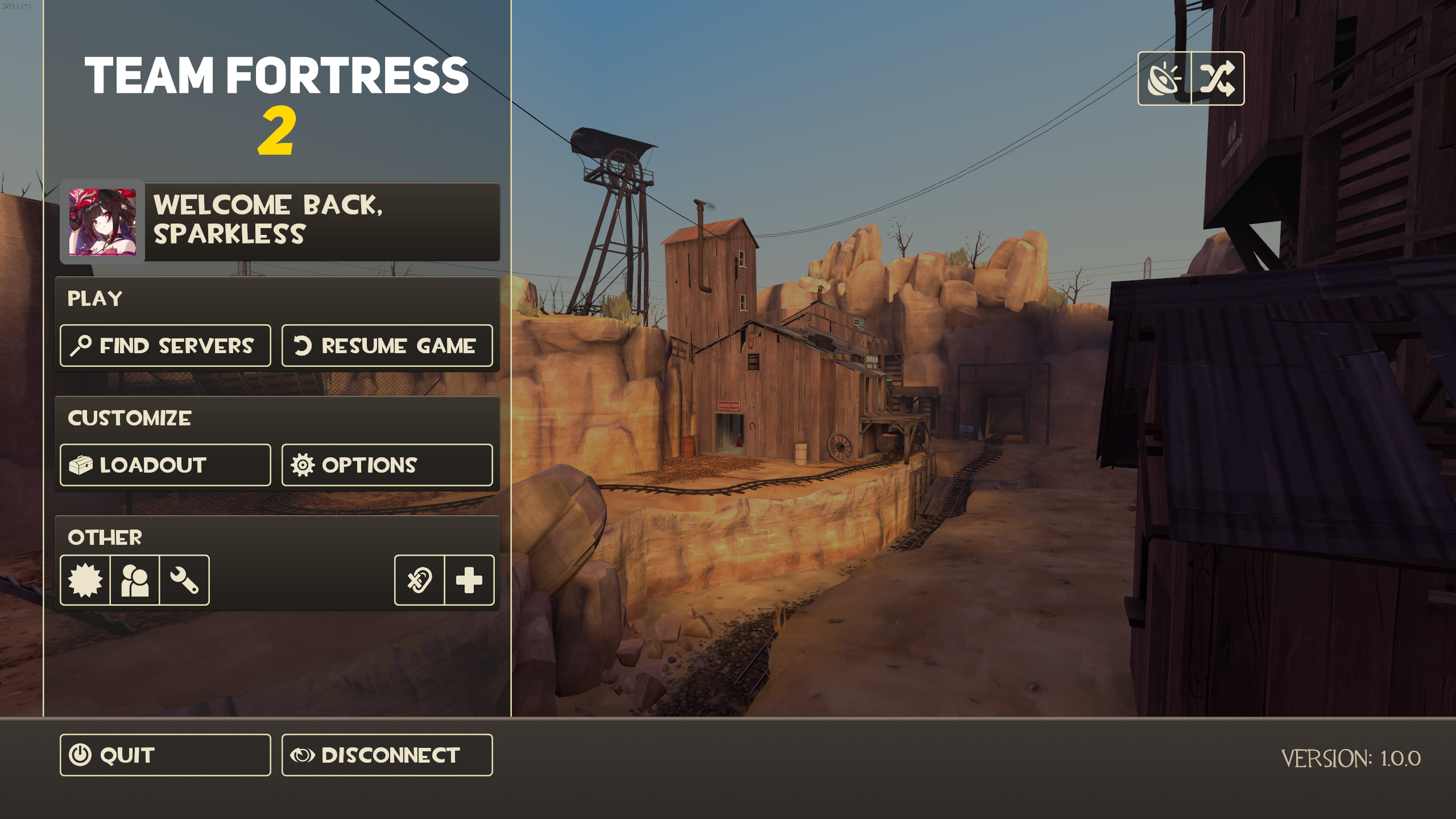1456x819 pixels.
Task: Select Find Servers
Action: [165, 345]
